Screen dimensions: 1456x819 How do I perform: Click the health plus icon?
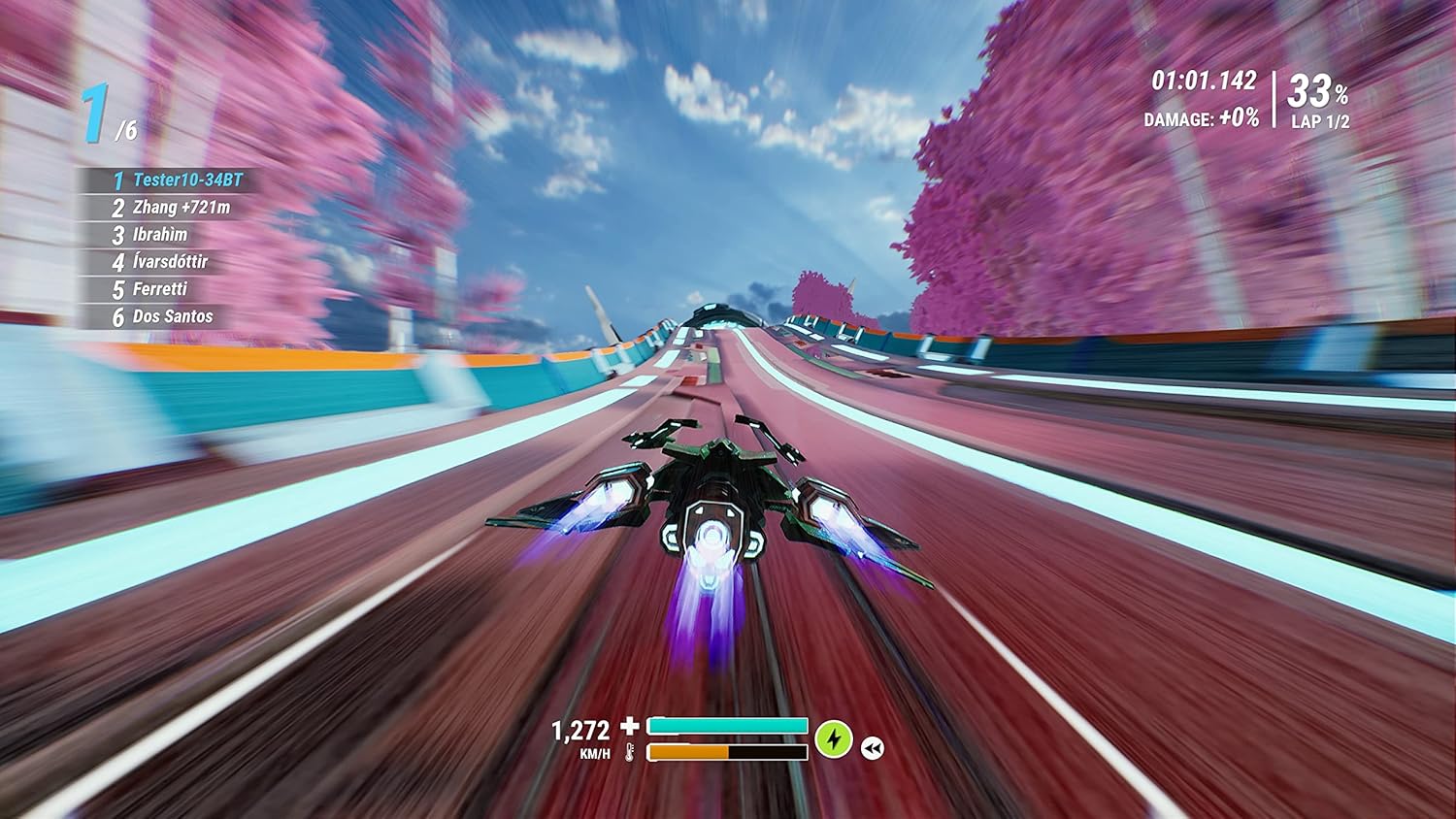click(x=632, y=724)
